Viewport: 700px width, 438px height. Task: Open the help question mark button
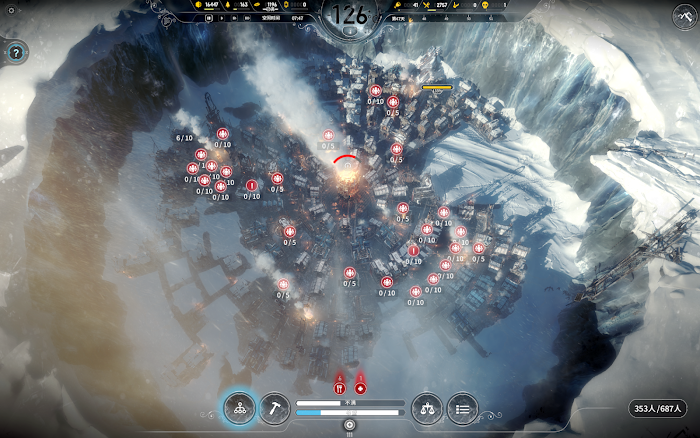15,53
